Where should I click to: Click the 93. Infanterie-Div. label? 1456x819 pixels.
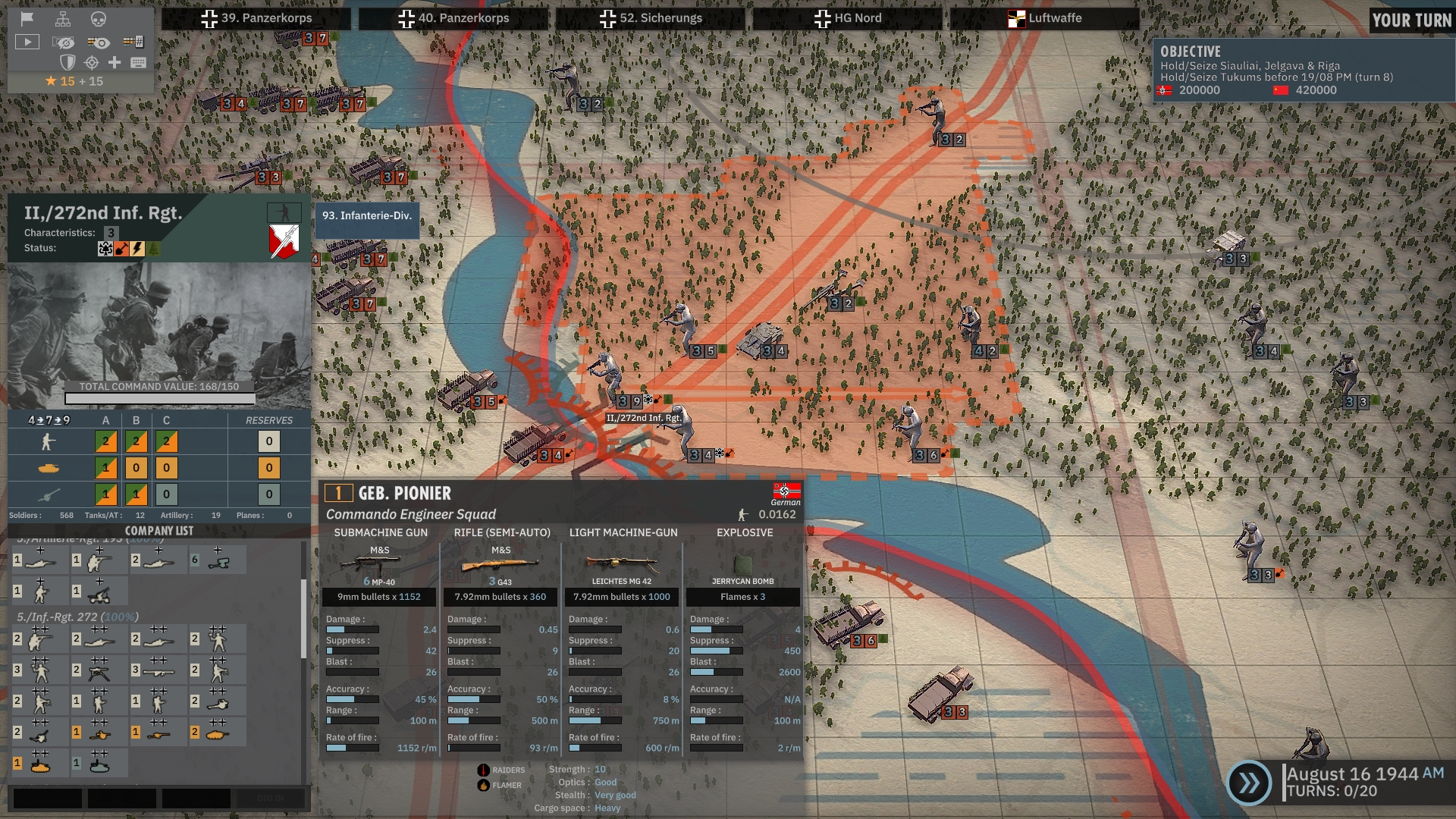[x=367, y=216]
